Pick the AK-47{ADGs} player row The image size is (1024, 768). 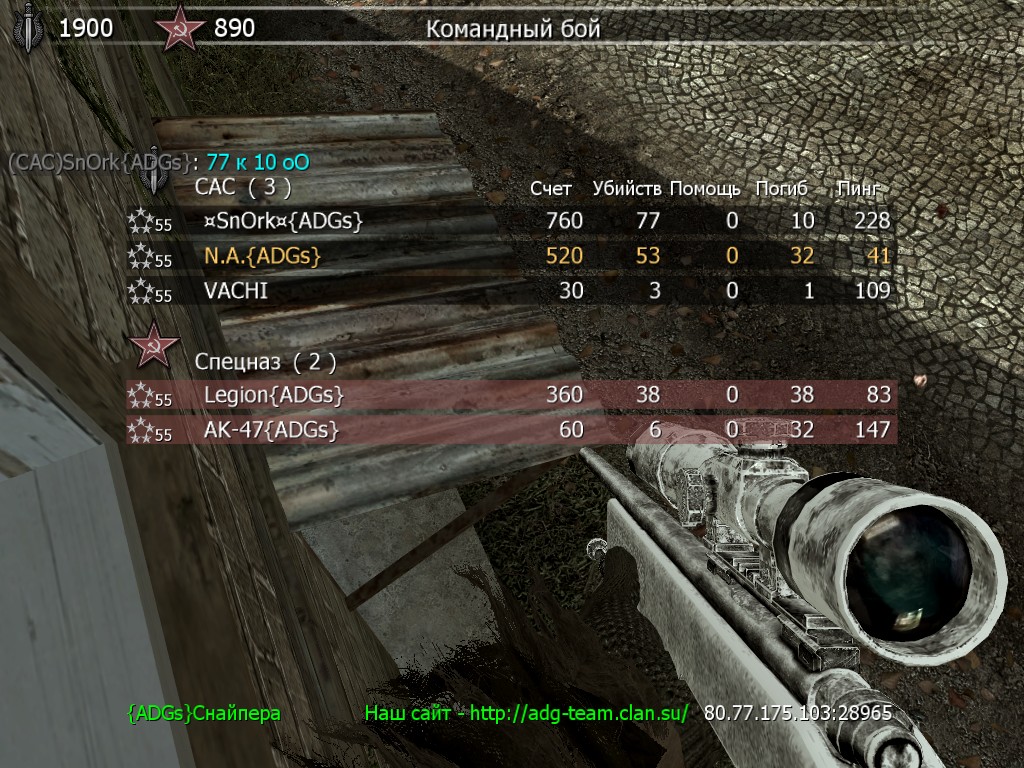(270, 431)
